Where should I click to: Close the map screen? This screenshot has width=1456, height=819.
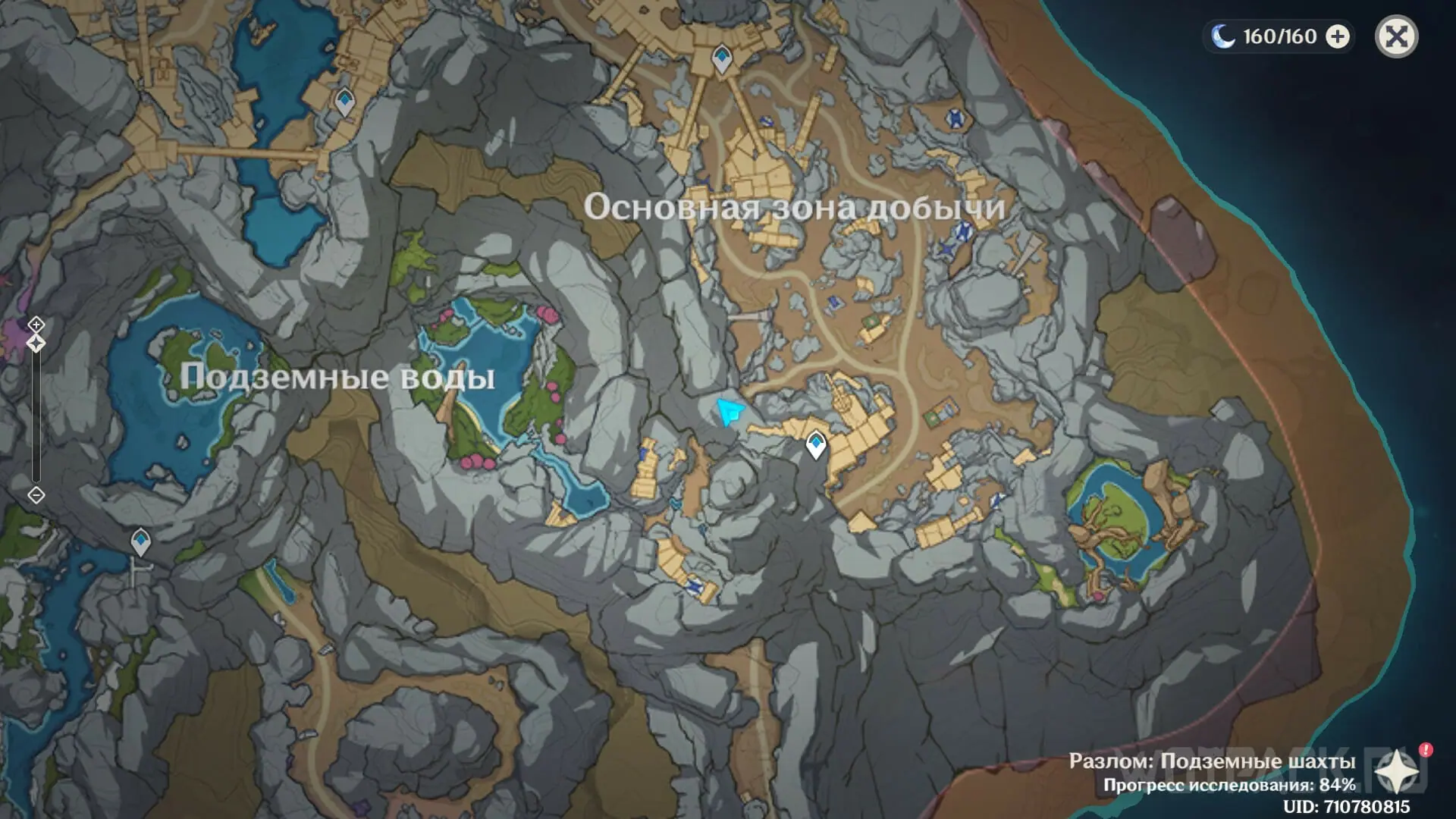click(1396, 36)
